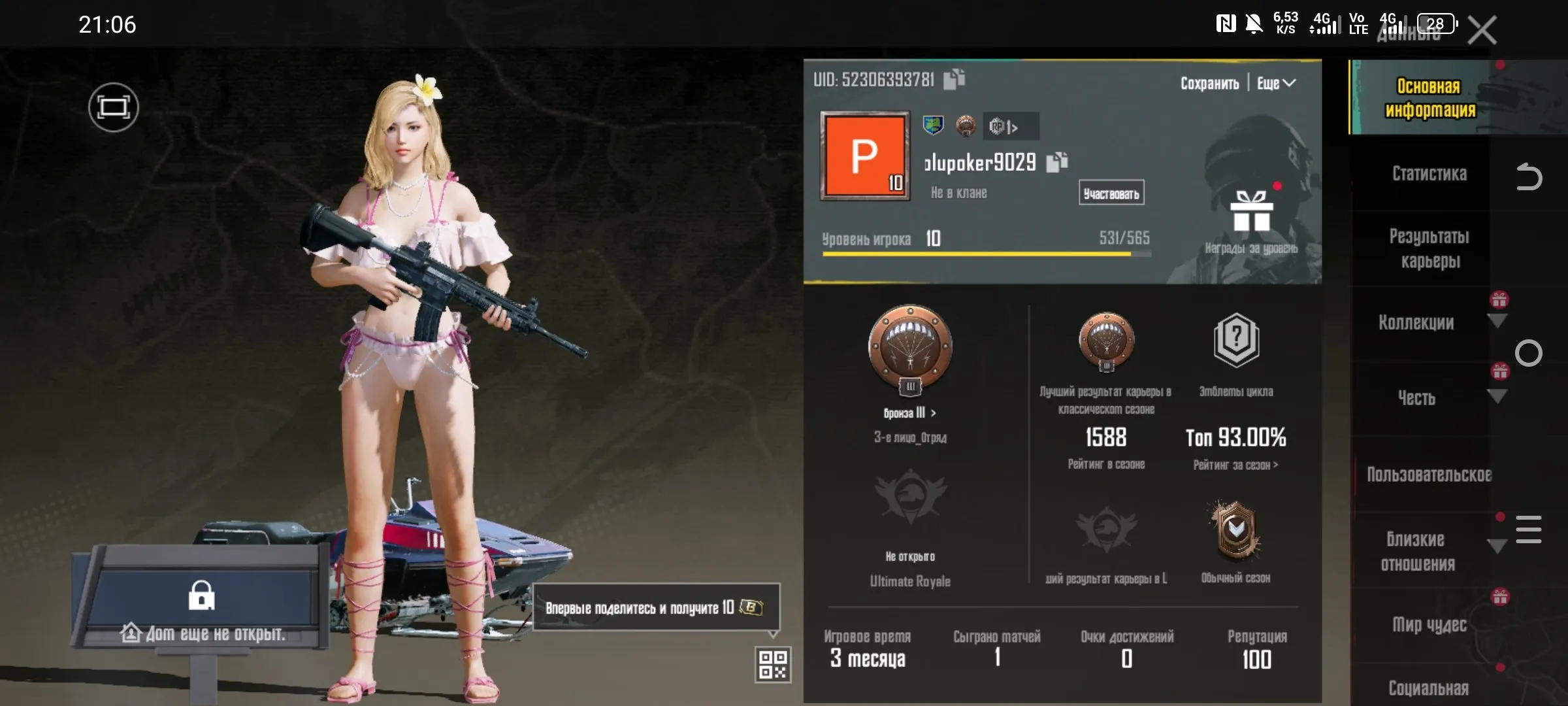Toggle fullscreen character view icon
The image size is (1568, 706).
tap(114, 107)
